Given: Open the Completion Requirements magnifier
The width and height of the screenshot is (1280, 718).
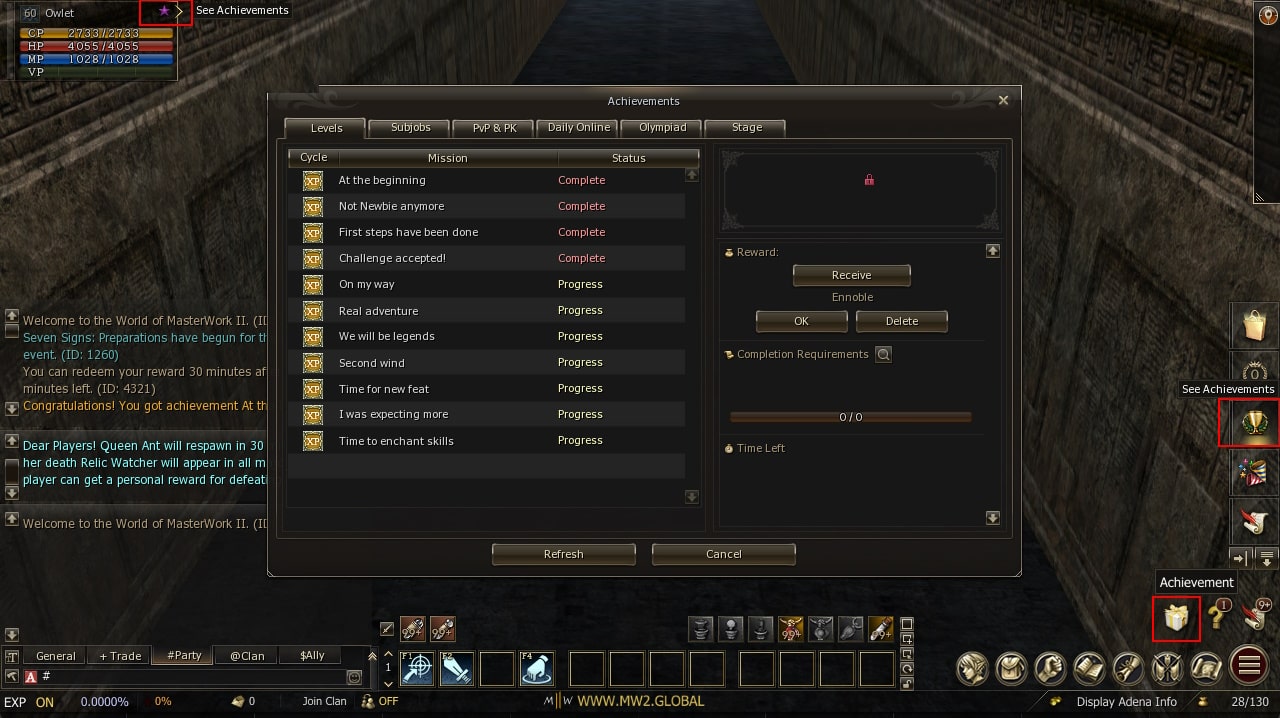Looking at the screenshot, I should click(x=883, y=354).
